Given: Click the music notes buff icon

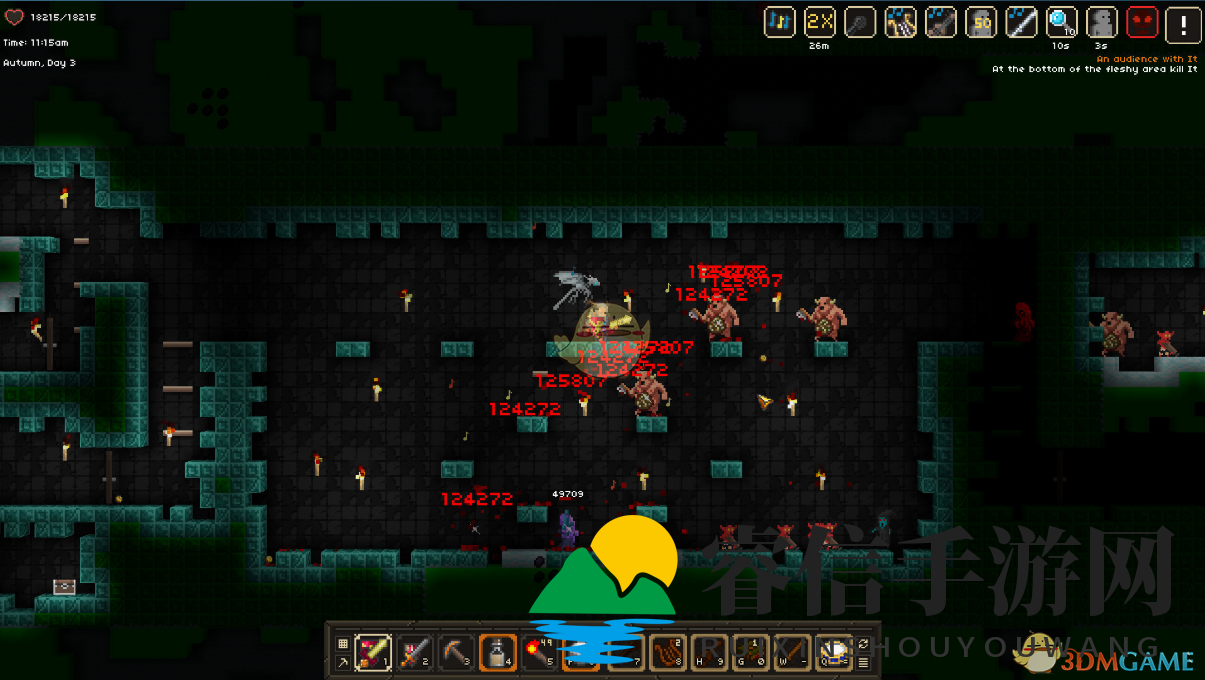Looking at the screenshot, I should (780, 22).
